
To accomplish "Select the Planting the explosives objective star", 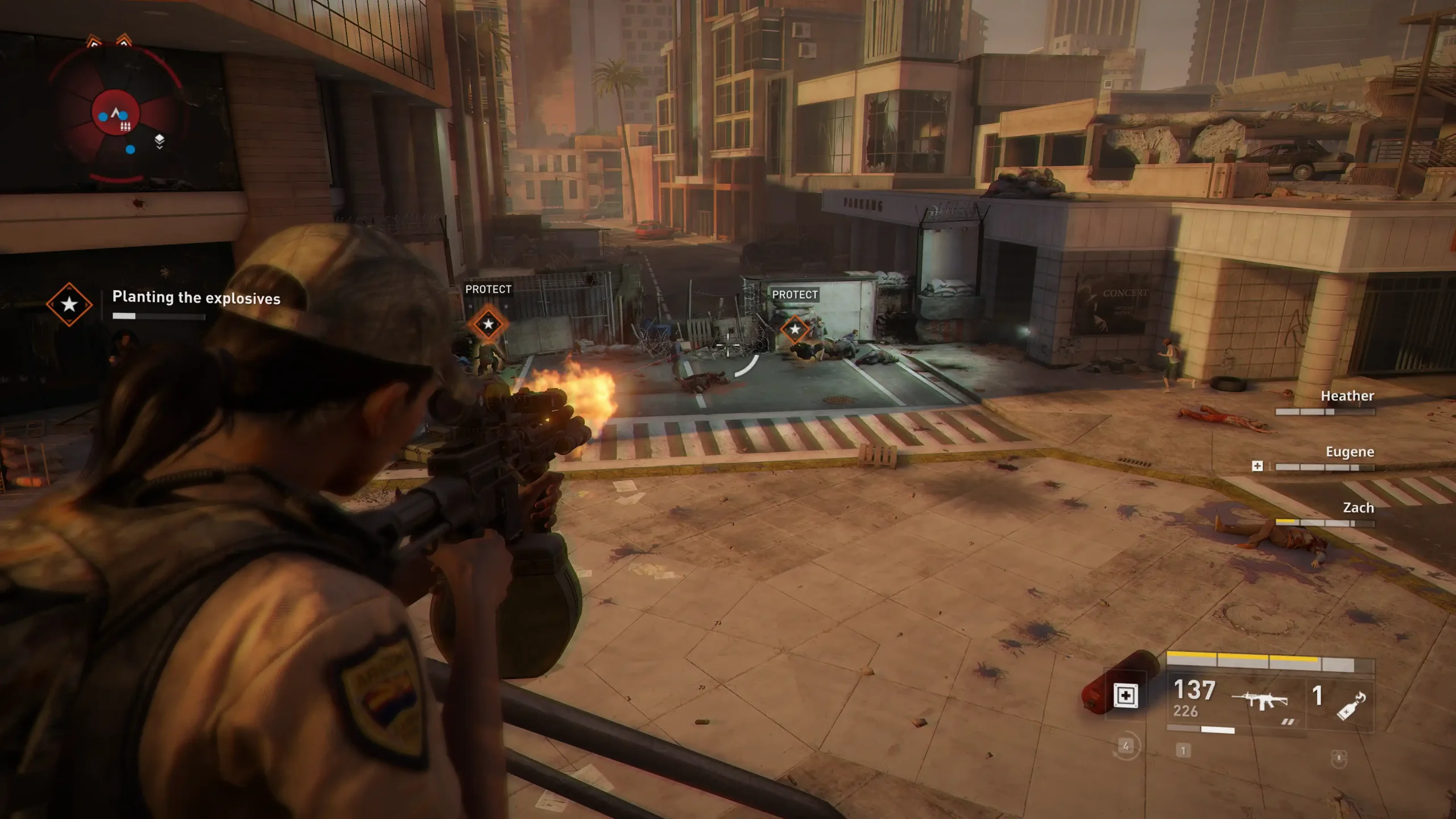I will [x=69, y=304].
